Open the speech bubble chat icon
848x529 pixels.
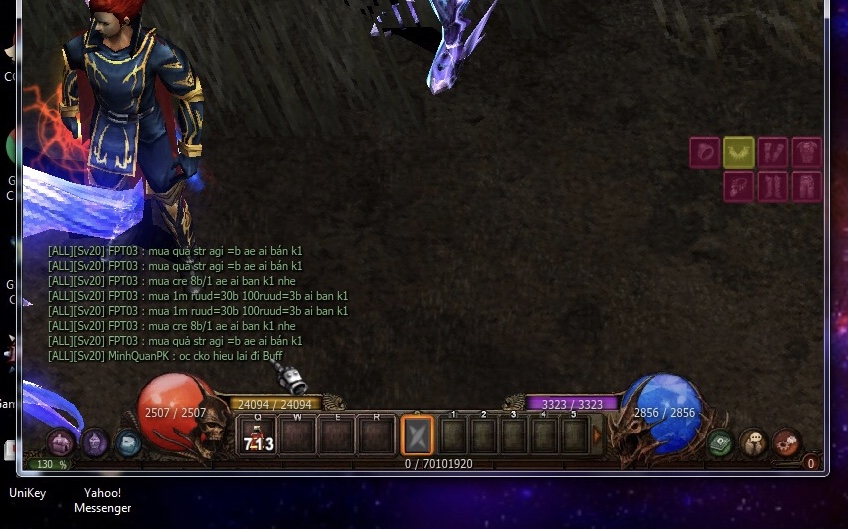click(x=754, y=443)
